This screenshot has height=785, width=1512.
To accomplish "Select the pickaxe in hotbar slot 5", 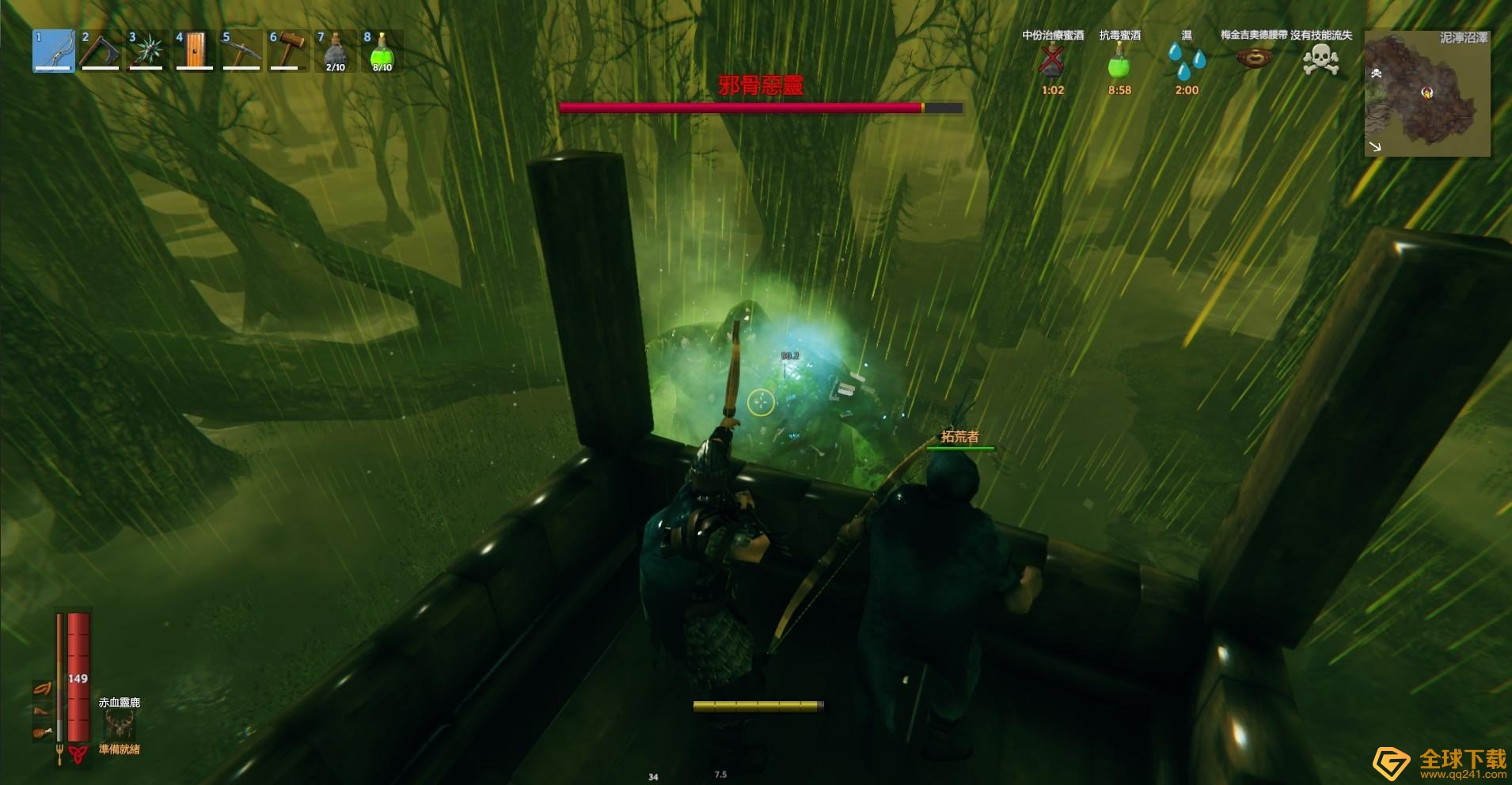I will pos(241,51).
